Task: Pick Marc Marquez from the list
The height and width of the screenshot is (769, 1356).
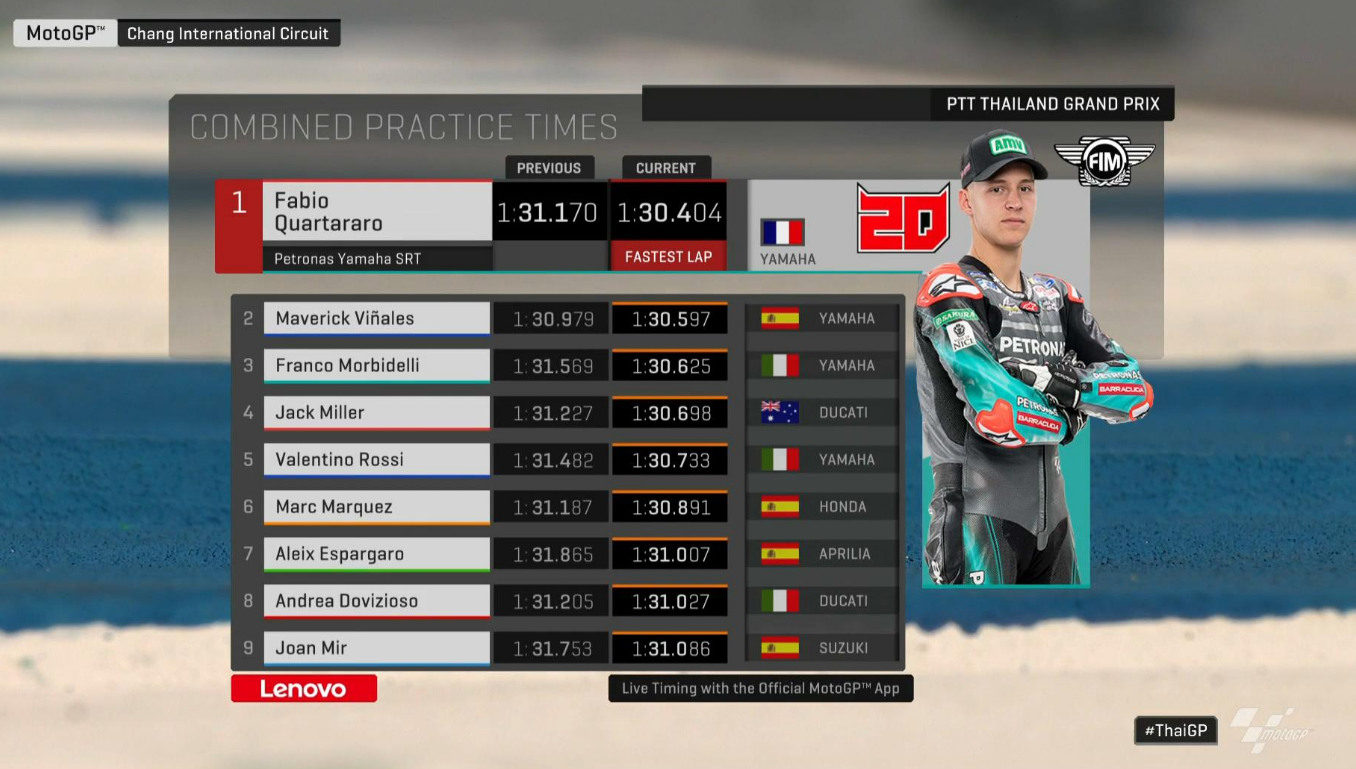Action: 377,506
